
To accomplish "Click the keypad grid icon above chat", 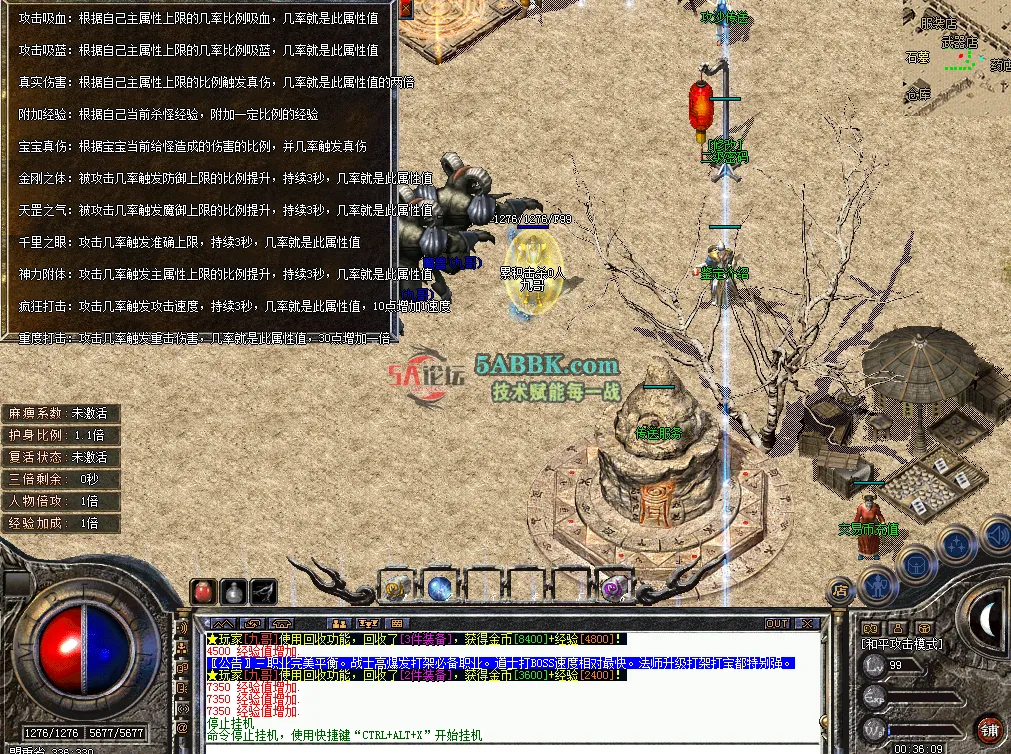I will 396,624.
